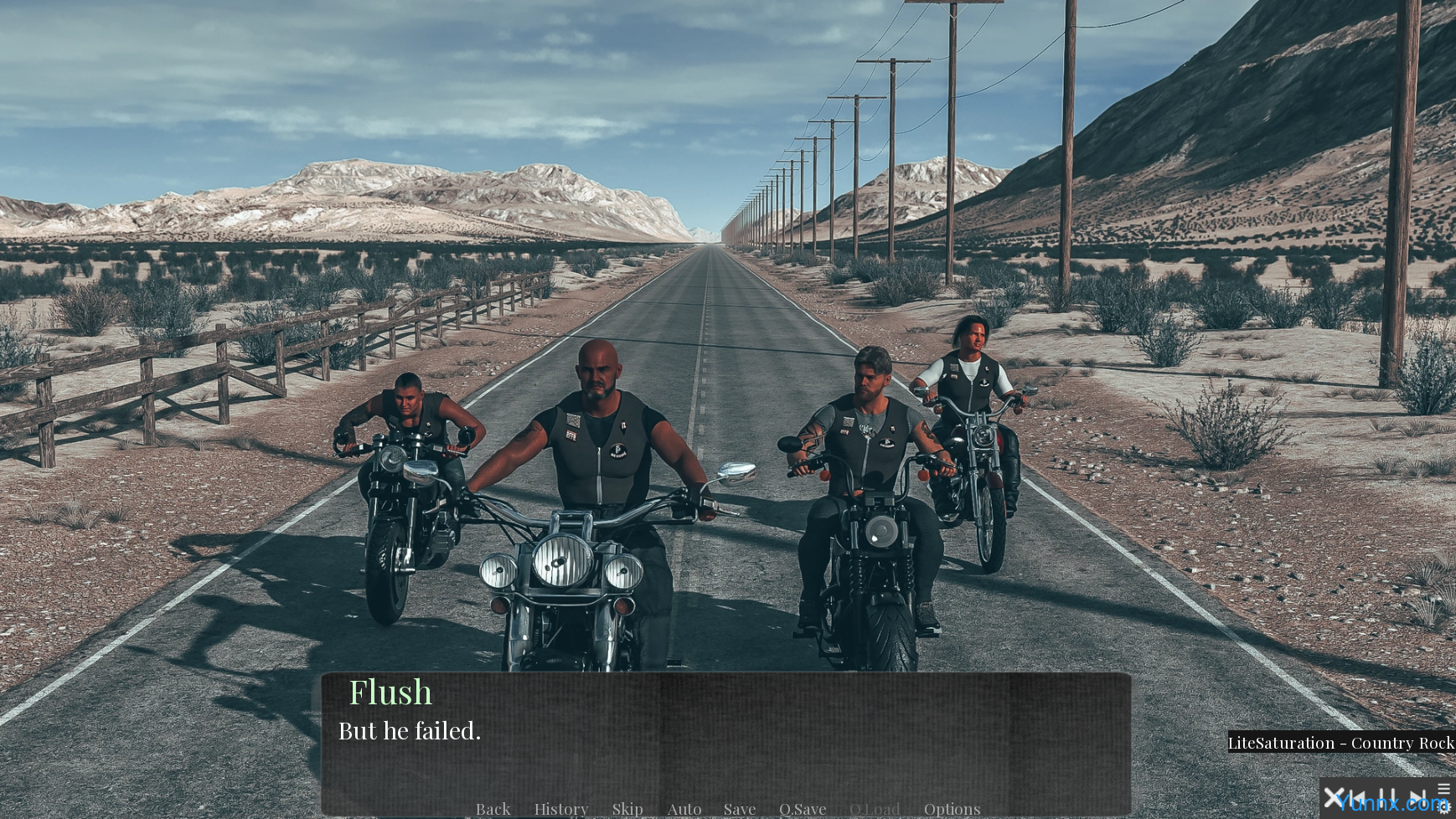Open the music playlist hamburger menu
Image resolution: width=1456 pixels, height=819 pixels.
(1443, 788)
